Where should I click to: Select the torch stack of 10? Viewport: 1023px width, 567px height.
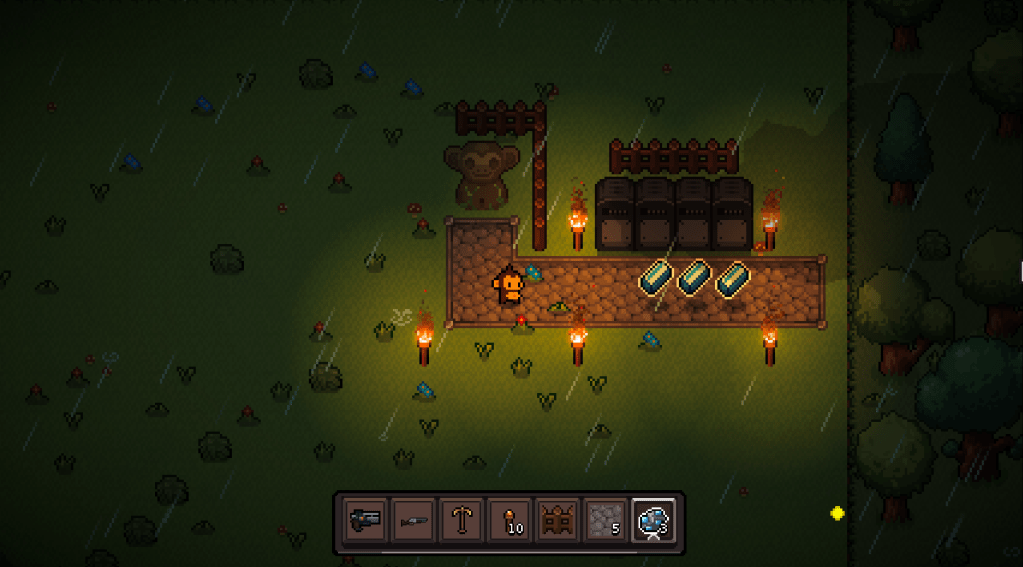click(508, 520)
